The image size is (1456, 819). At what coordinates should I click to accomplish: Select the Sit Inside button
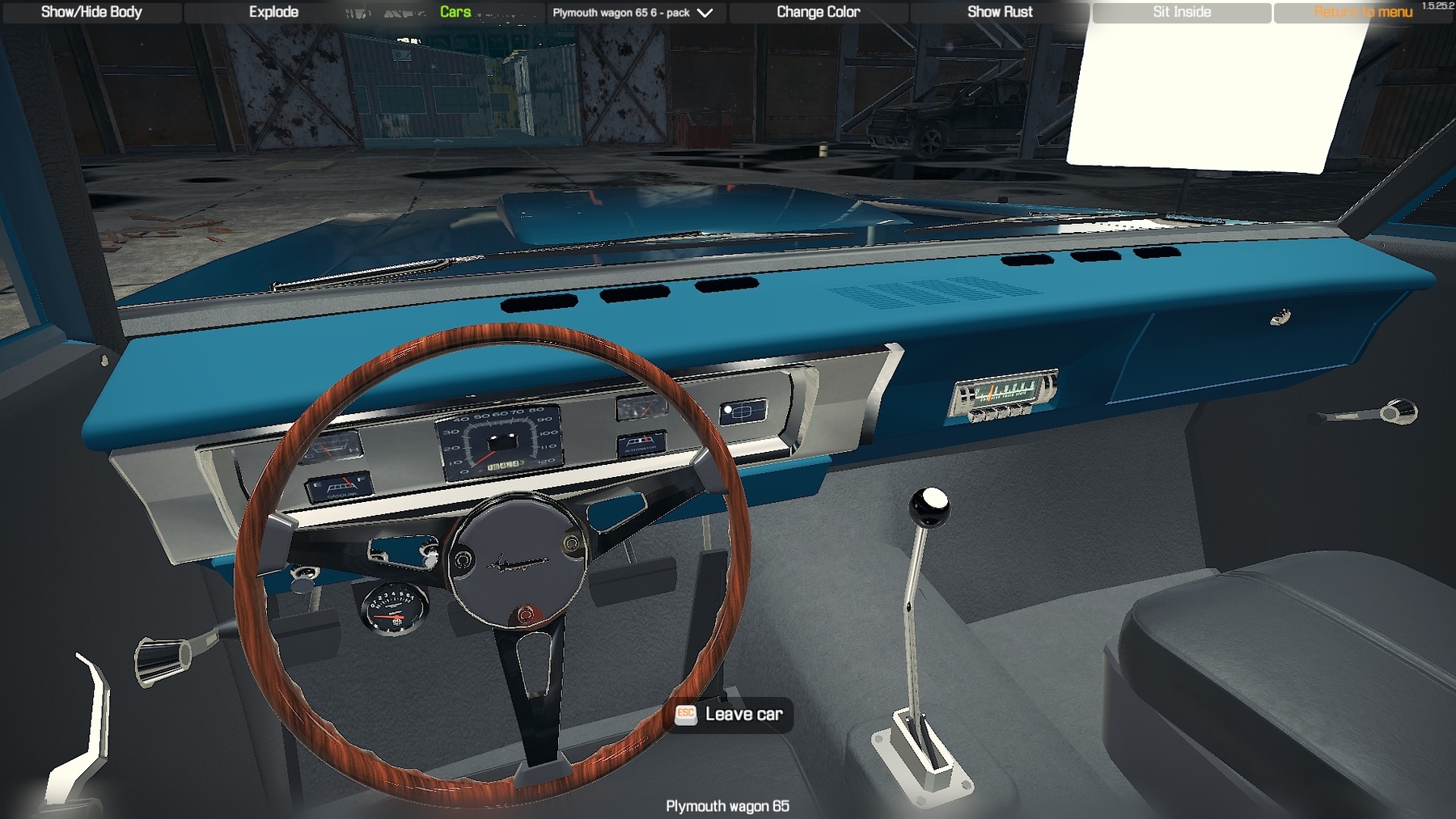[x=1181, y=12]
